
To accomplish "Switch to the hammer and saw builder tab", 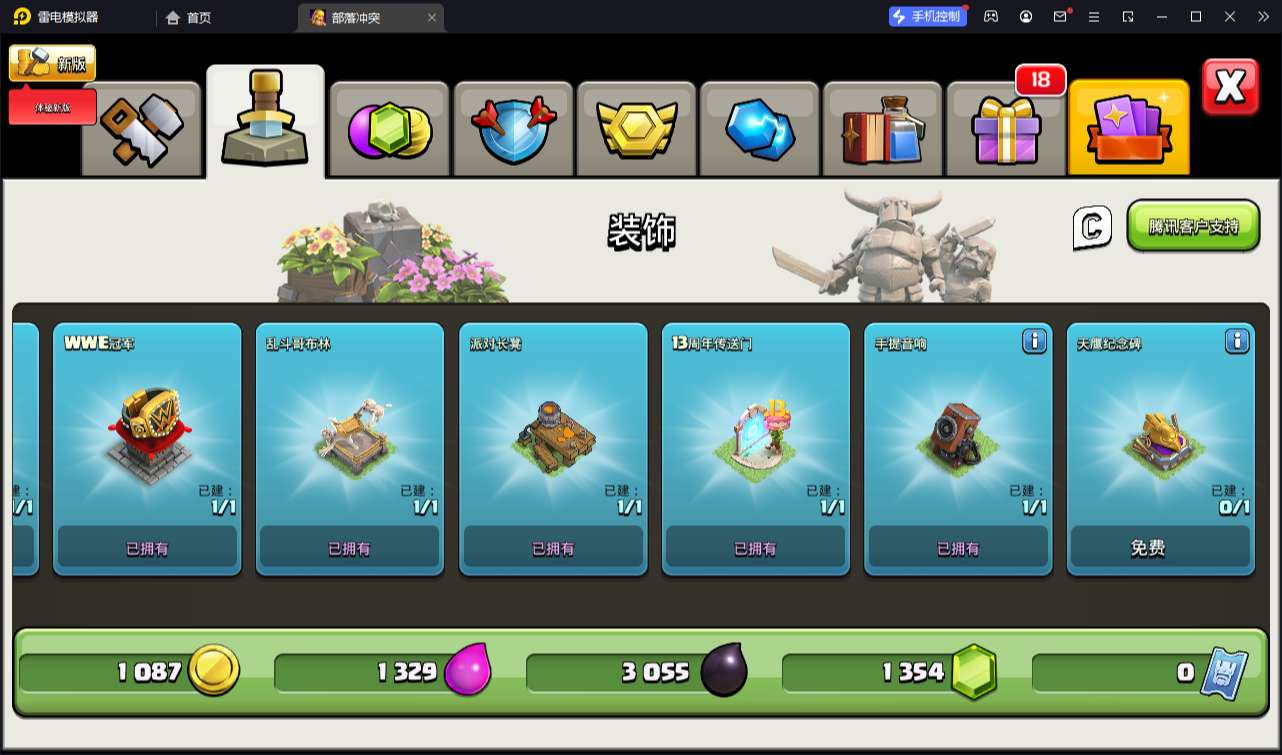I will tap(142, 129).
